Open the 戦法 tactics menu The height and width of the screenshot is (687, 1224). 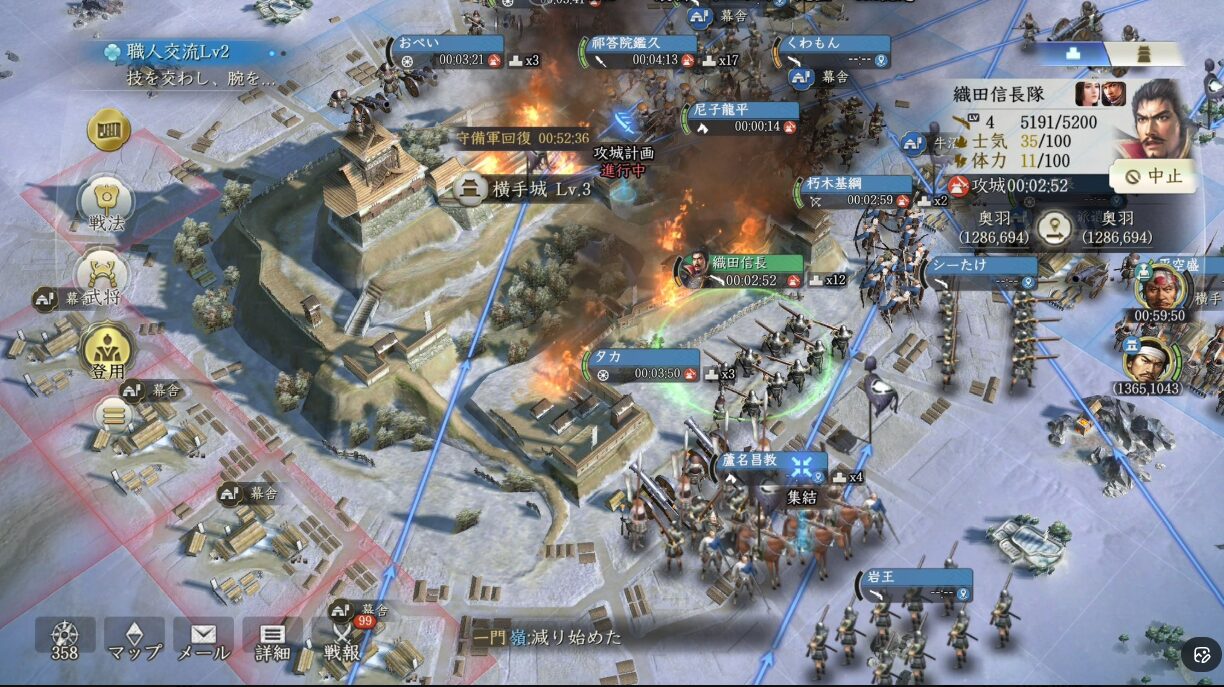pyautogui.click(x=107, y=203)
